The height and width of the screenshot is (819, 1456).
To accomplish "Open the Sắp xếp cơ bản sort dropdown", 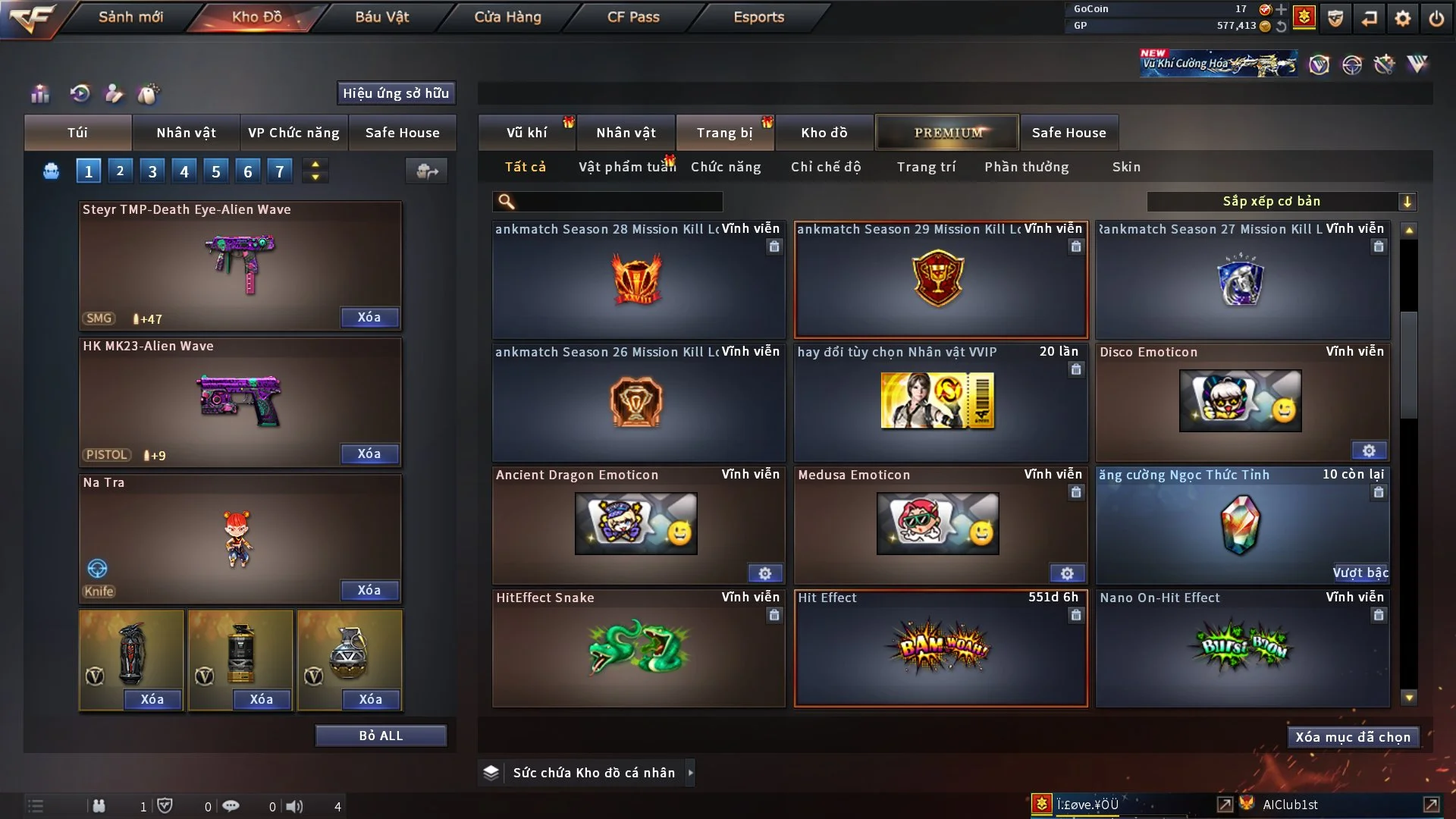I will click(1281, 201).
